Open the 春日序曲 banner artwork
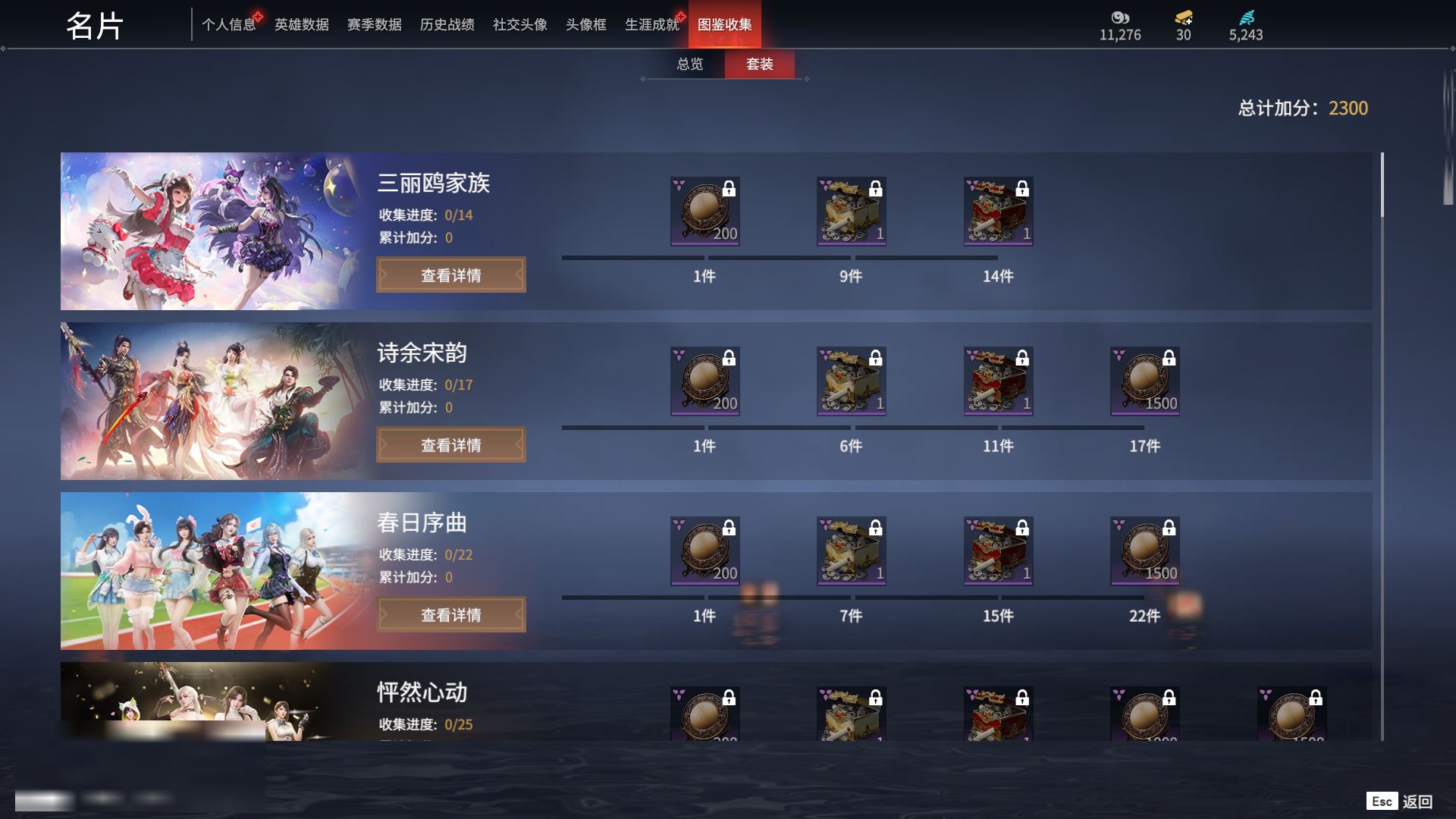Screen dimensions: 1456x819 click(212, 571)
